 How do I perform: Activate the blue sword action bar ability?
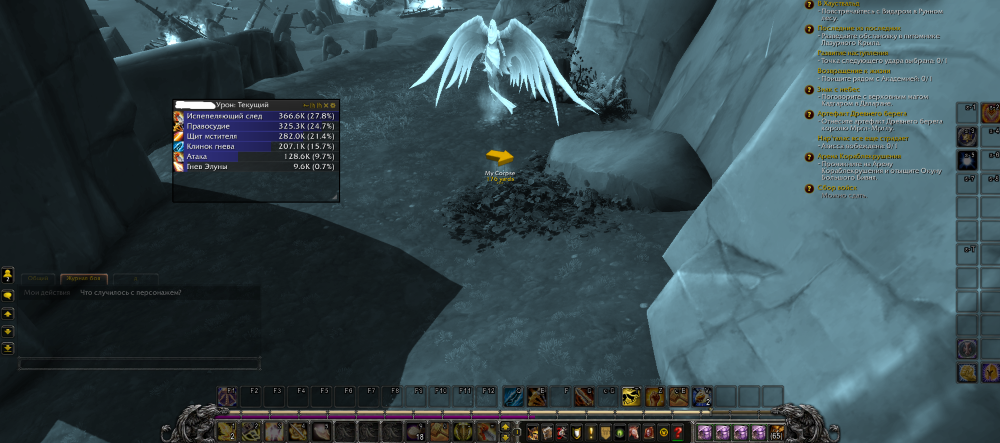(x=512, y=395)
